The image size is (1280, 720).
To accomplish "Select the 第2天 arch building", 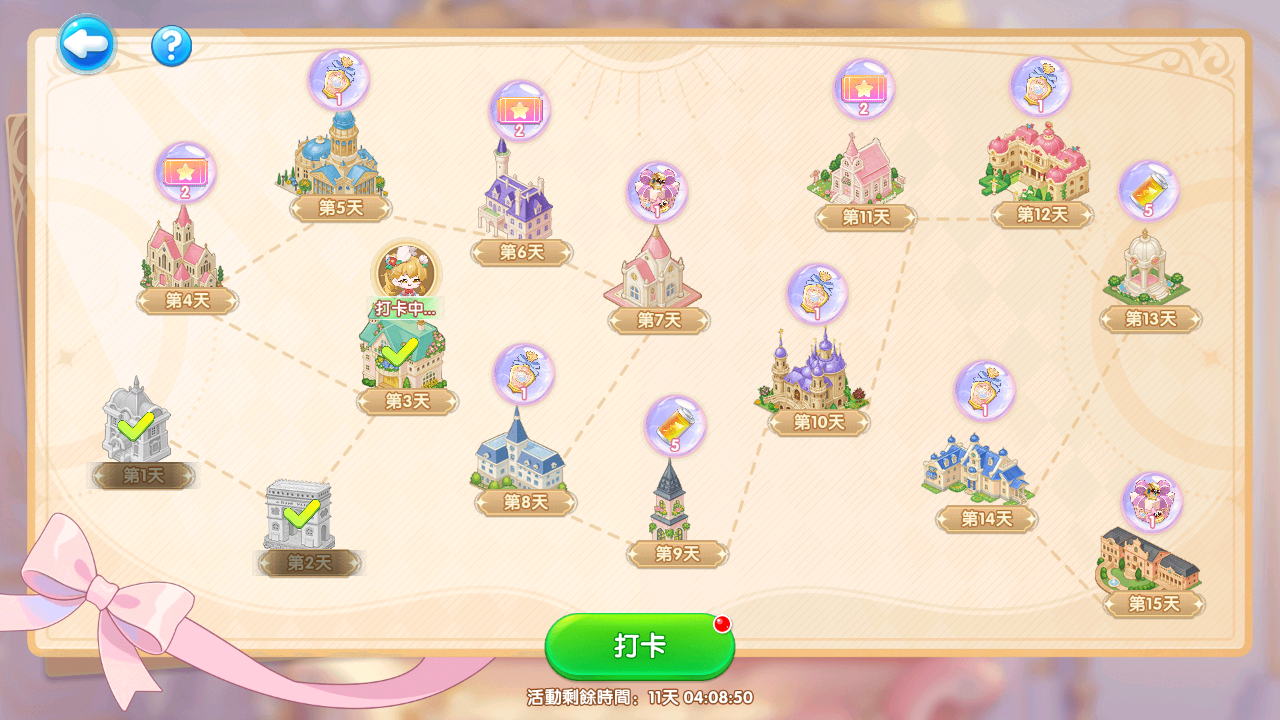I will (298, 515).
